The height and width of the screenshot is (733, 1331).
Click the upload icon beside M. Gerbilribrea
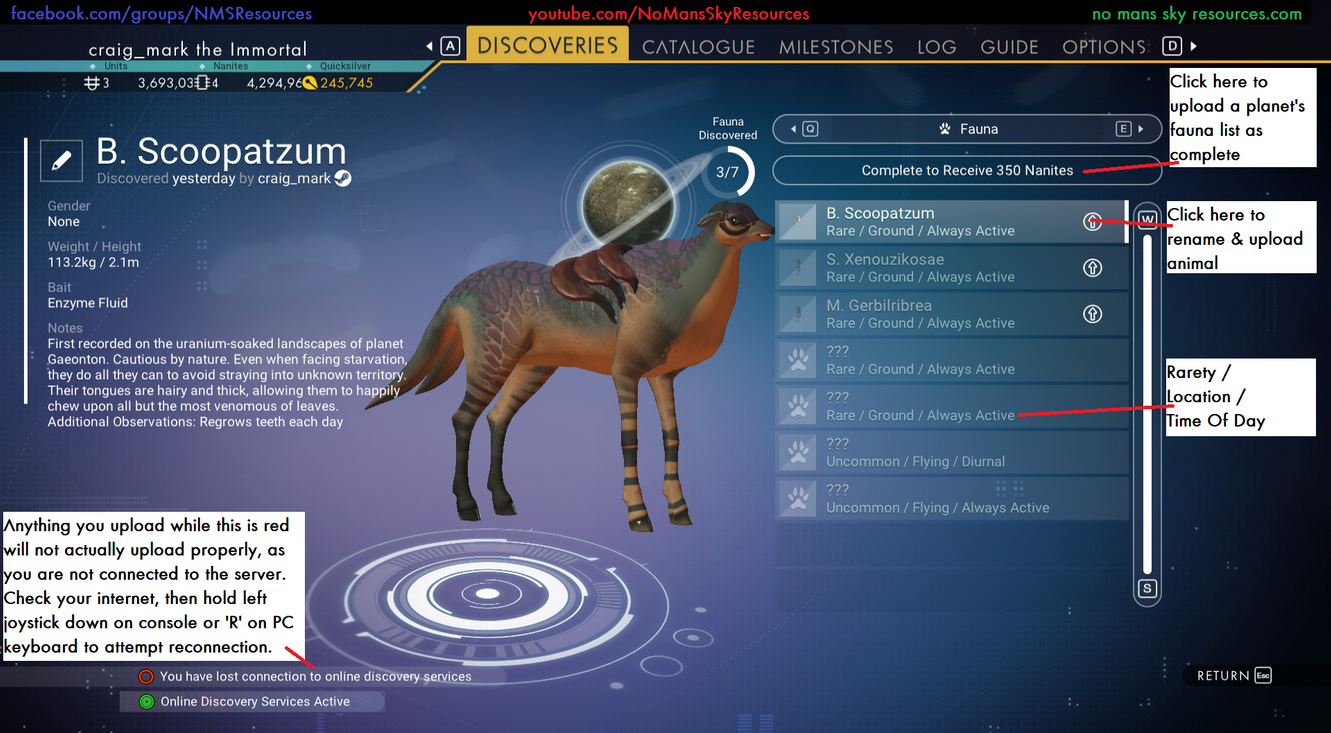[1092, 315]
